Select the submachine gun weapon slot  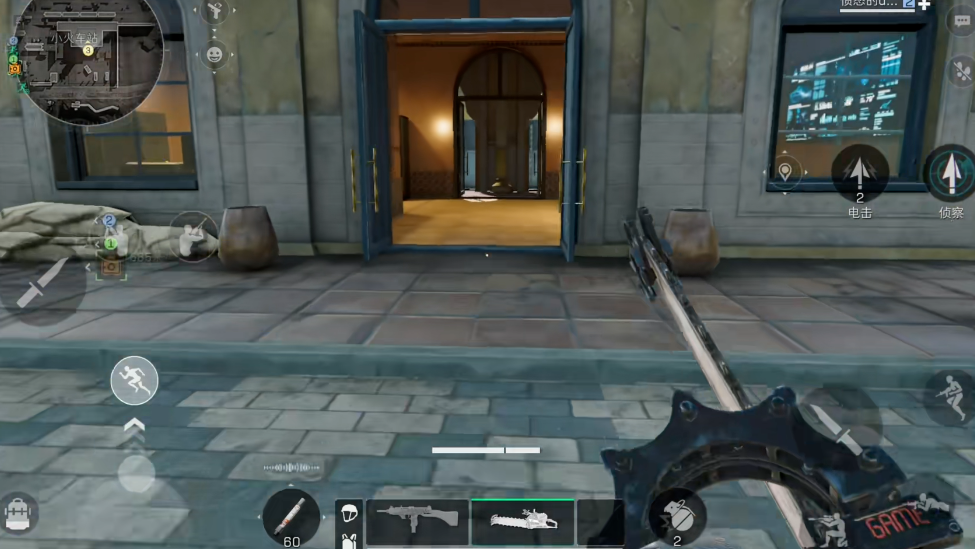pyautogui.click(x=417, y=520)
